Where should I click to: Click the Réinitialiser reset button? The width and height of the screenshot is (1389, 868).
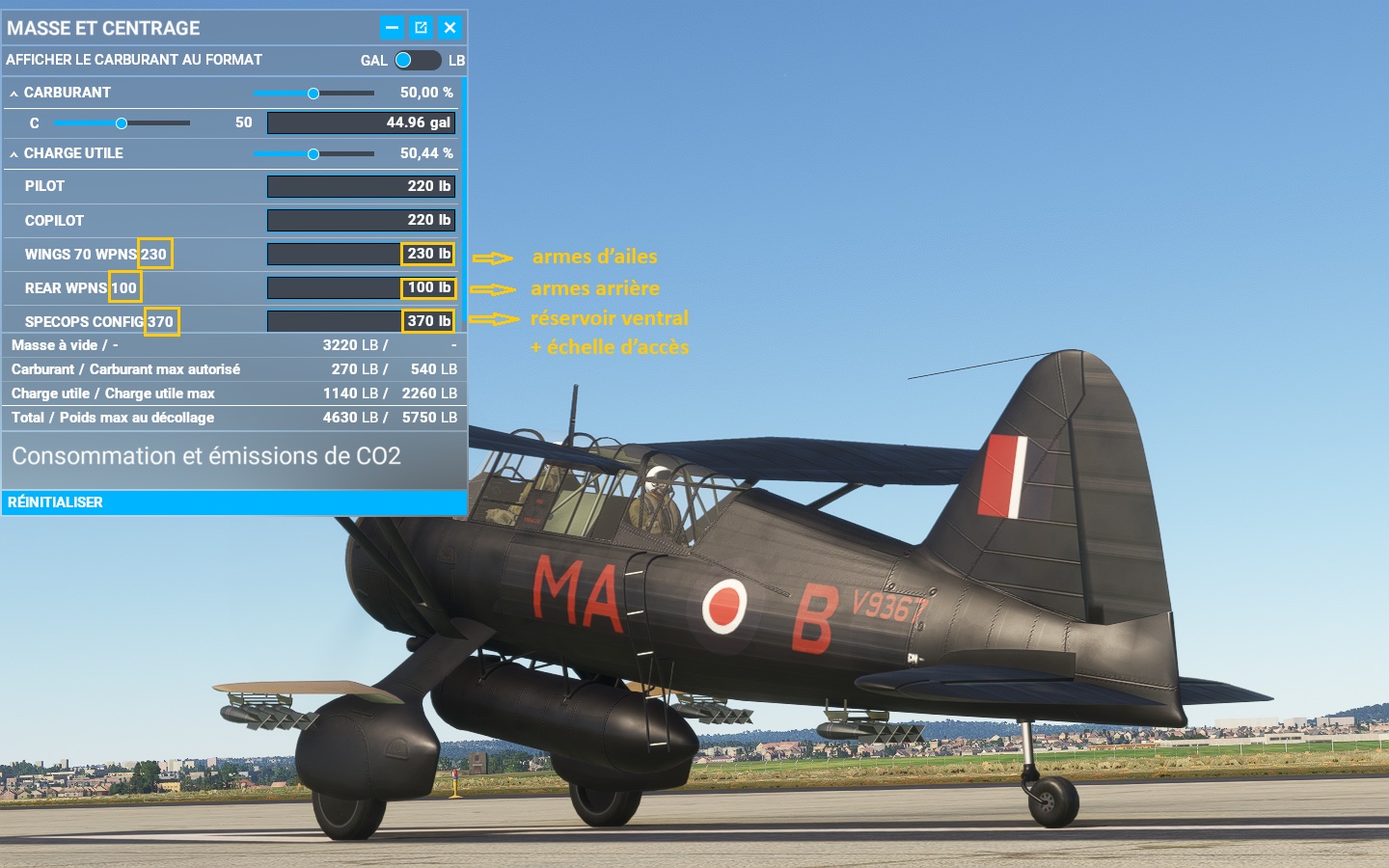pos(56,502)
